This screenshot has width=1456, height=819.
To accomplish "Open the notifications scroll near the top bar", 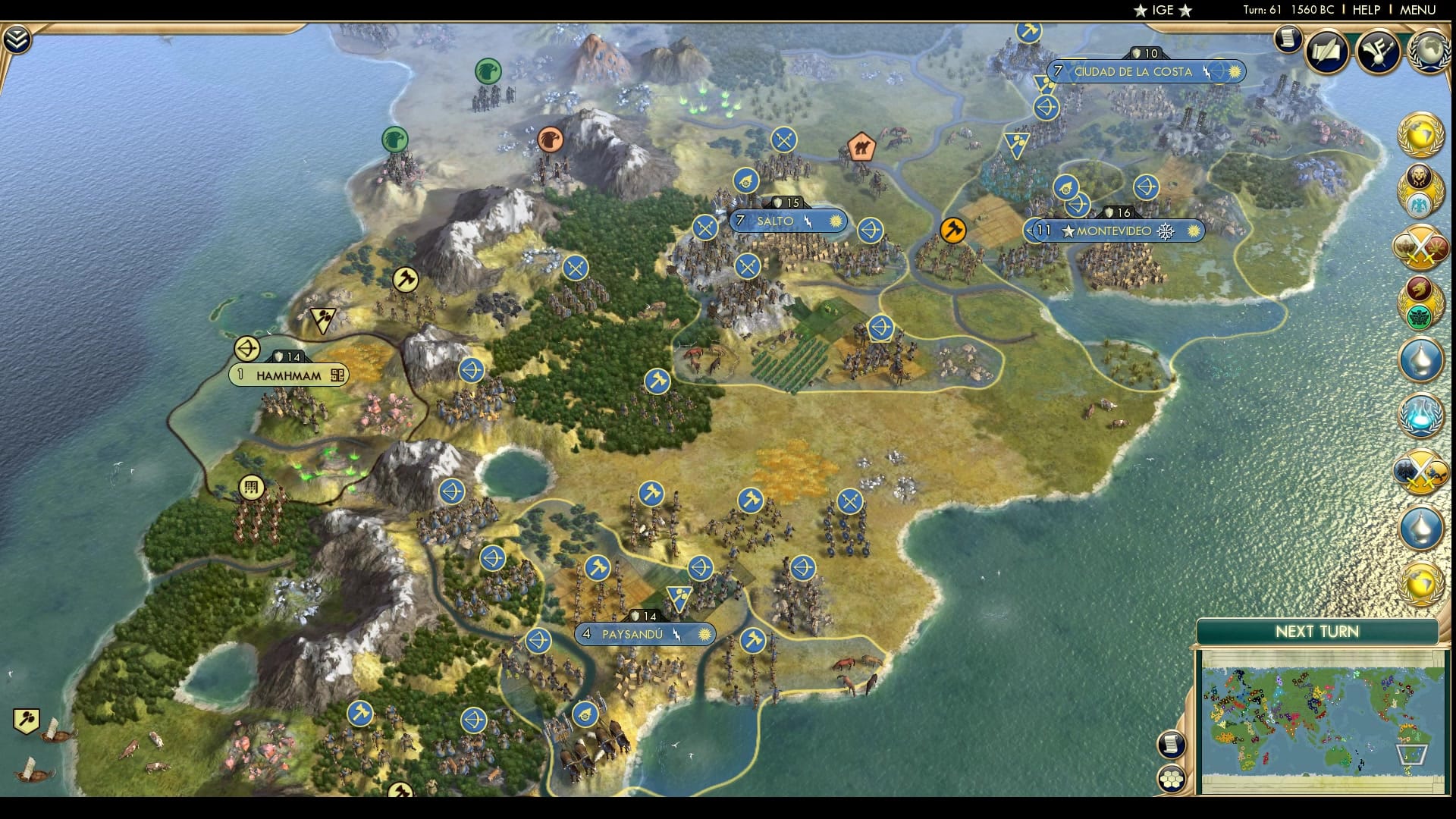I will point(1287,39).
